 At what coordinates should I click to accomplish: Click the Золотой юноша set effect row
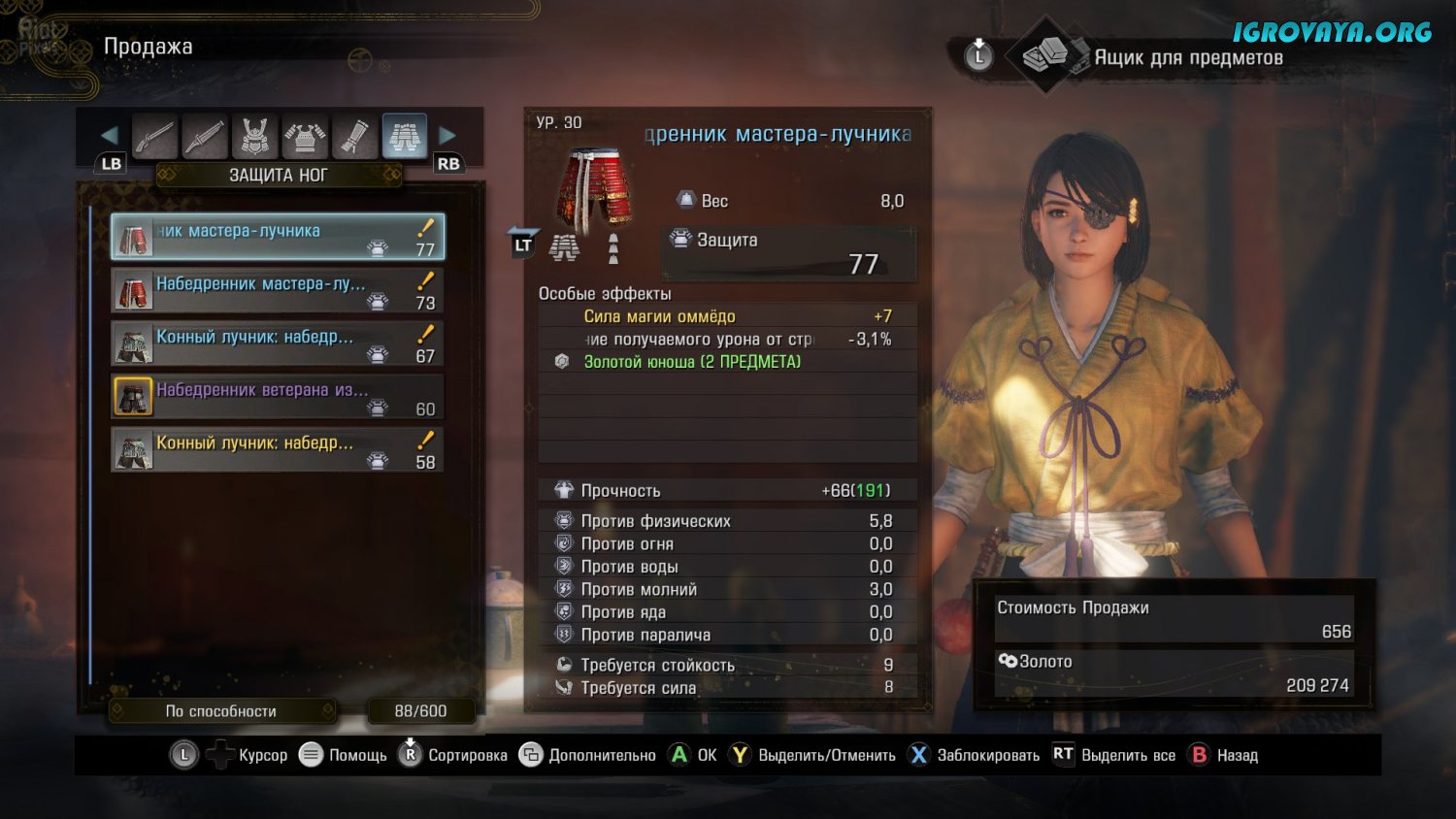(692, 362)
